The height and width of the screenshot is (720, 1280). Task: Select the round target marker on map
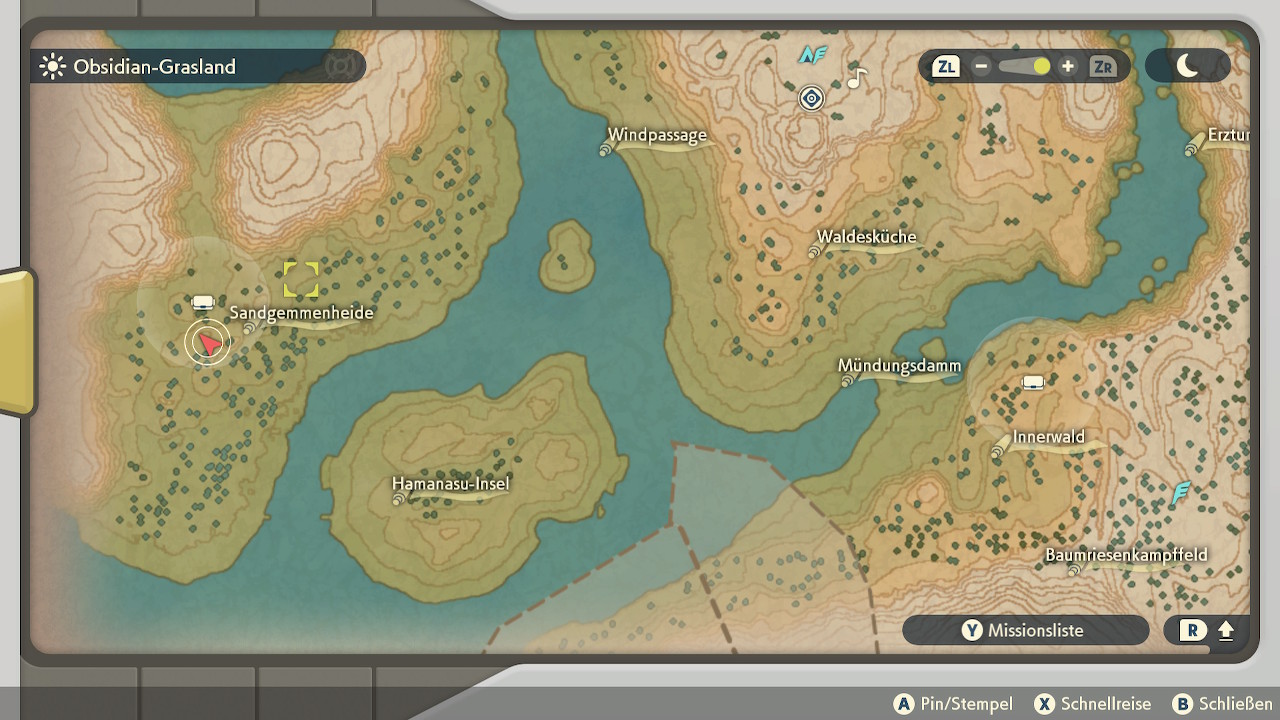811,98
